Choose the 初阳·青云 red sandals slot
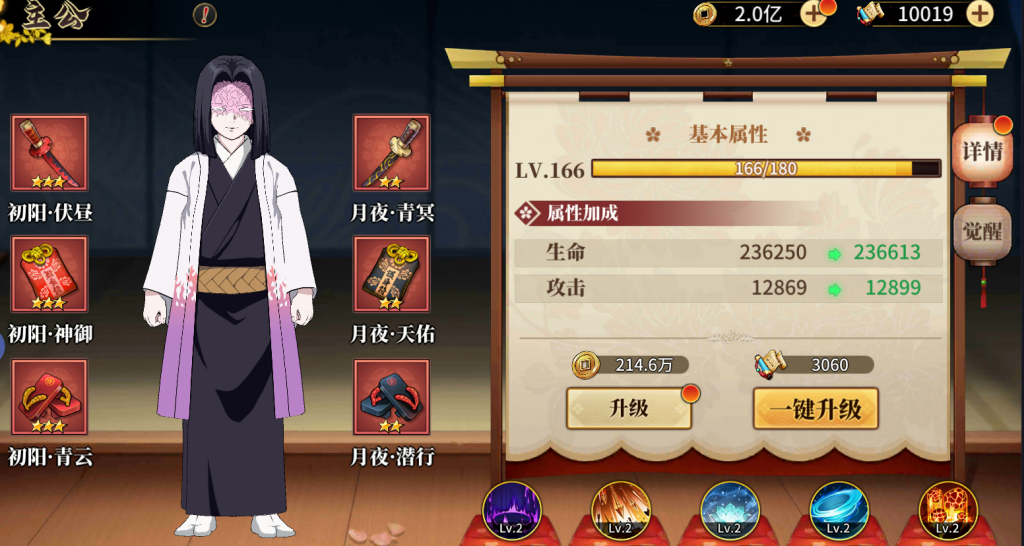This screenshot has width=1024, height=546. point(50,397)
